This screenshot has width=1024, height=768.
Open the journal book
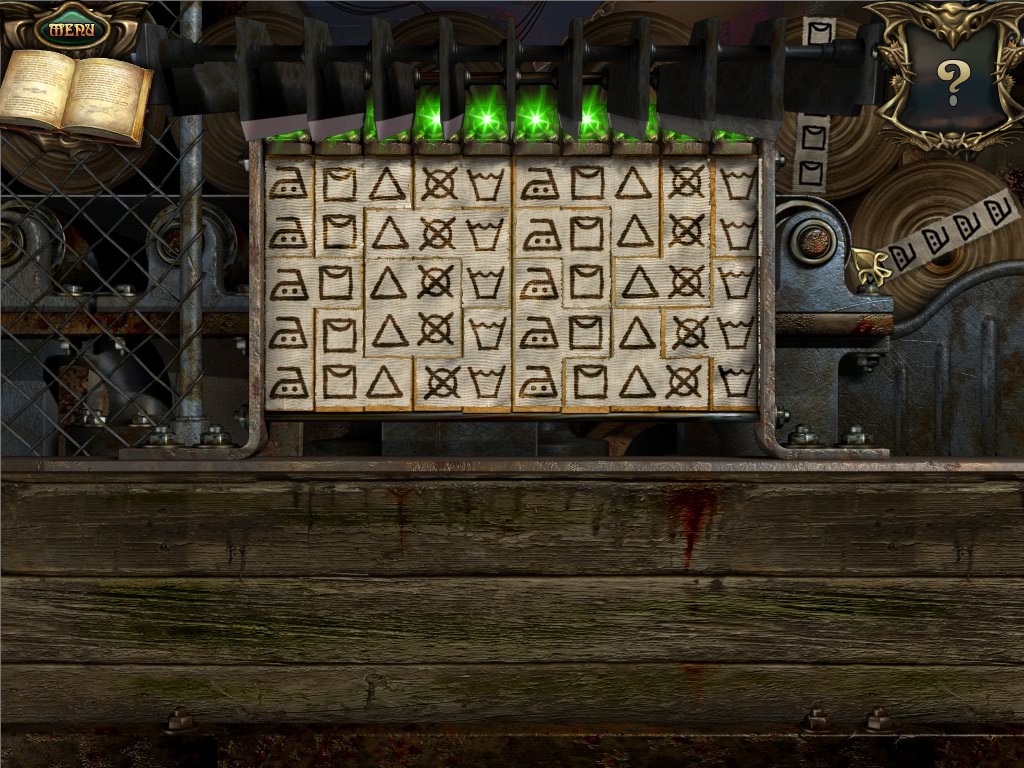point(76,93)
